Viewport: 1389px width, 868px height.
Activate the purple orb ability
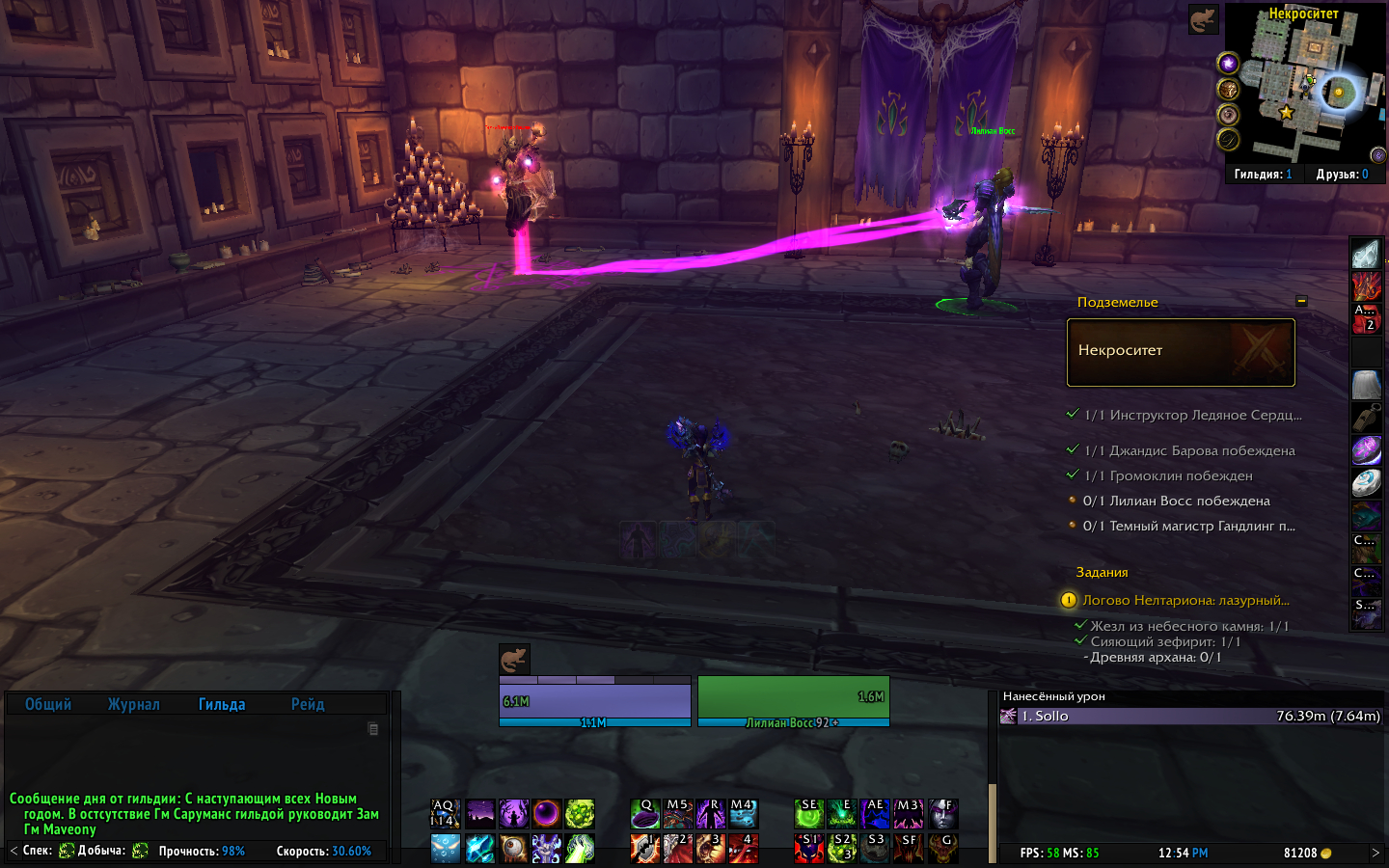[x=546, y=814]
